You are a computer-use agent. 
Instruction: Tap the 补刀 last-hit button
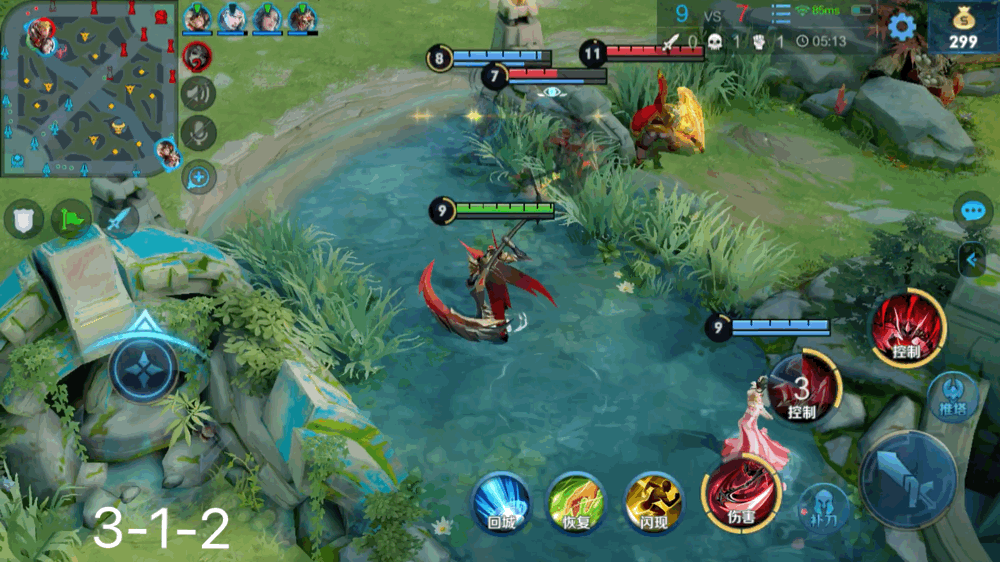[x=823, y=506]
